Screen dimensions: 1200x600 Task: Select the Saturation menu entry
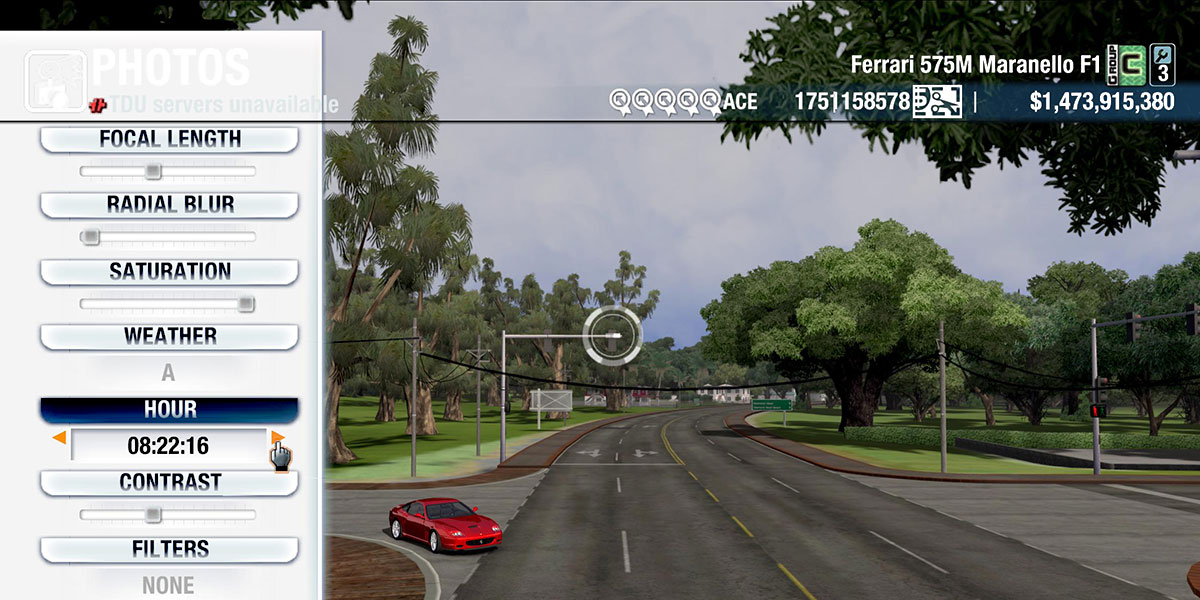point(169,271)
